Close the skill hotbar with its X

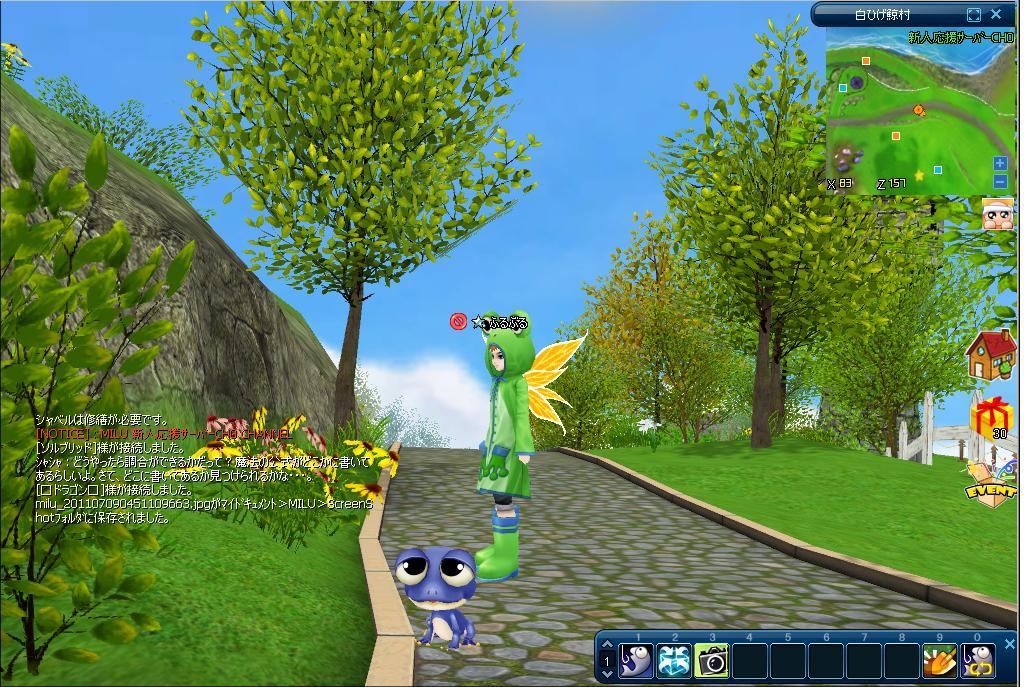tap(1009, 645)
